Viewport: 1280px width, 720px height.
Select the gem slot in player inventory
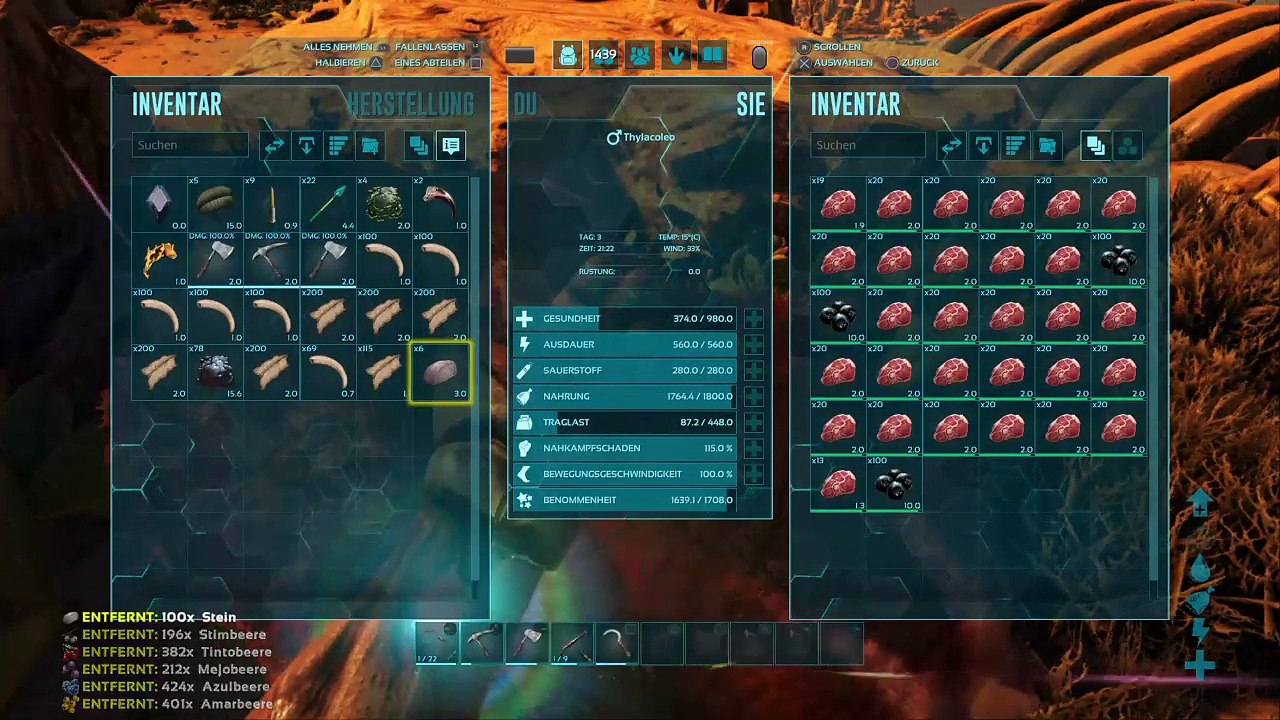click(160, 204)
